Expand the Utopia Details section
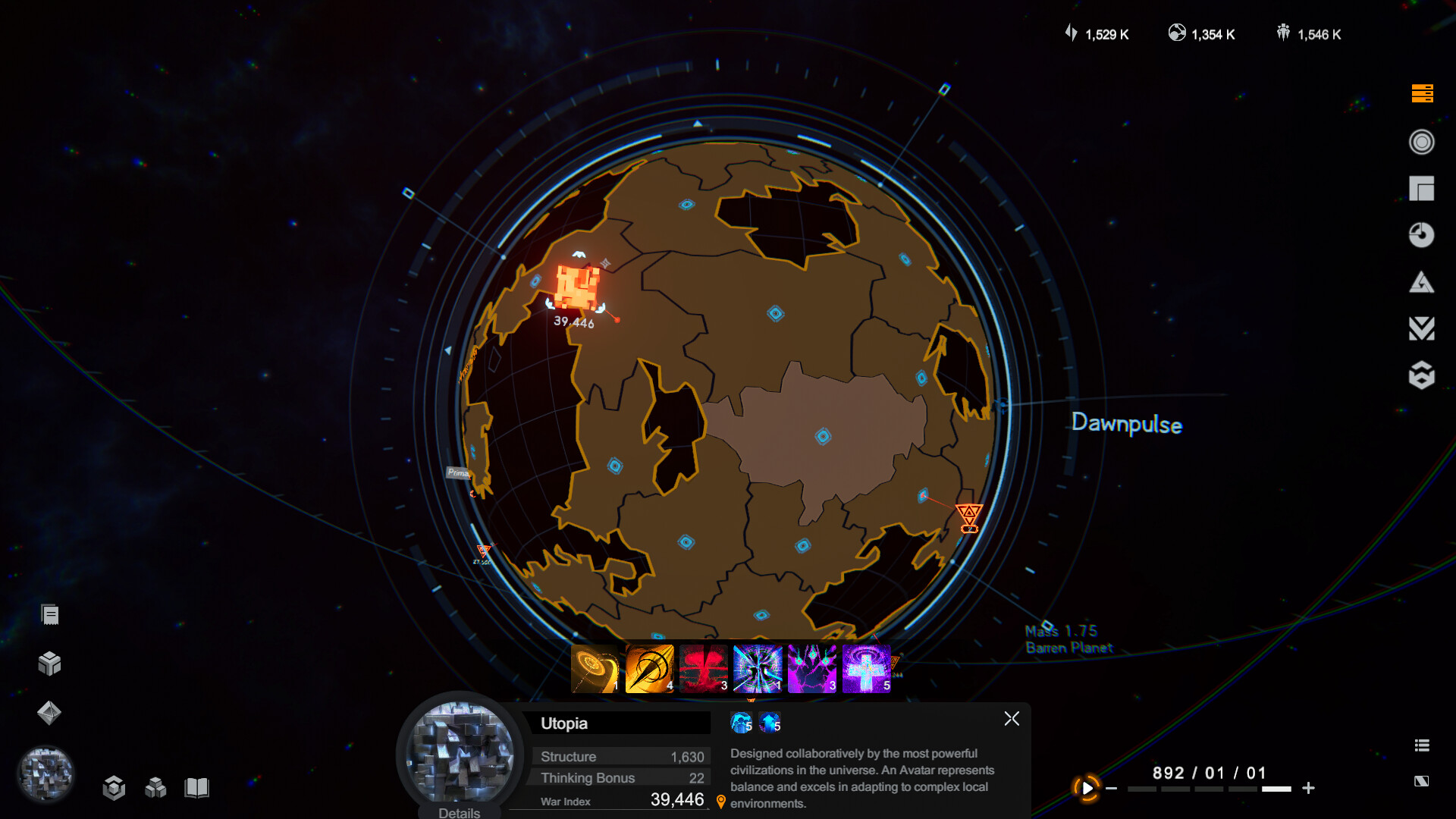 [x=458, y=811]
